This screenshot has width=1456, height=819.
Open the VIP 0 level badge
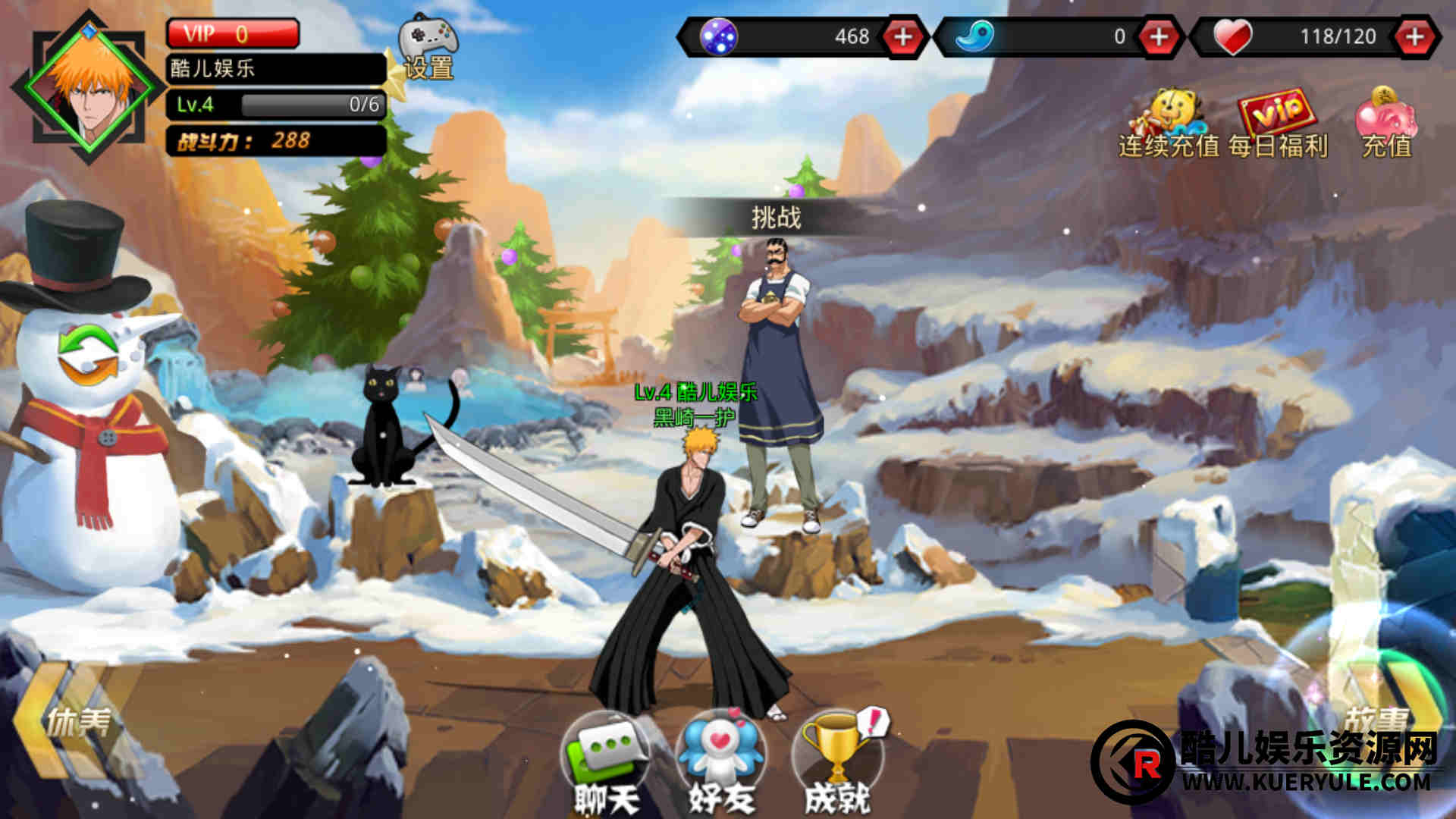click(x=232, y=34)
